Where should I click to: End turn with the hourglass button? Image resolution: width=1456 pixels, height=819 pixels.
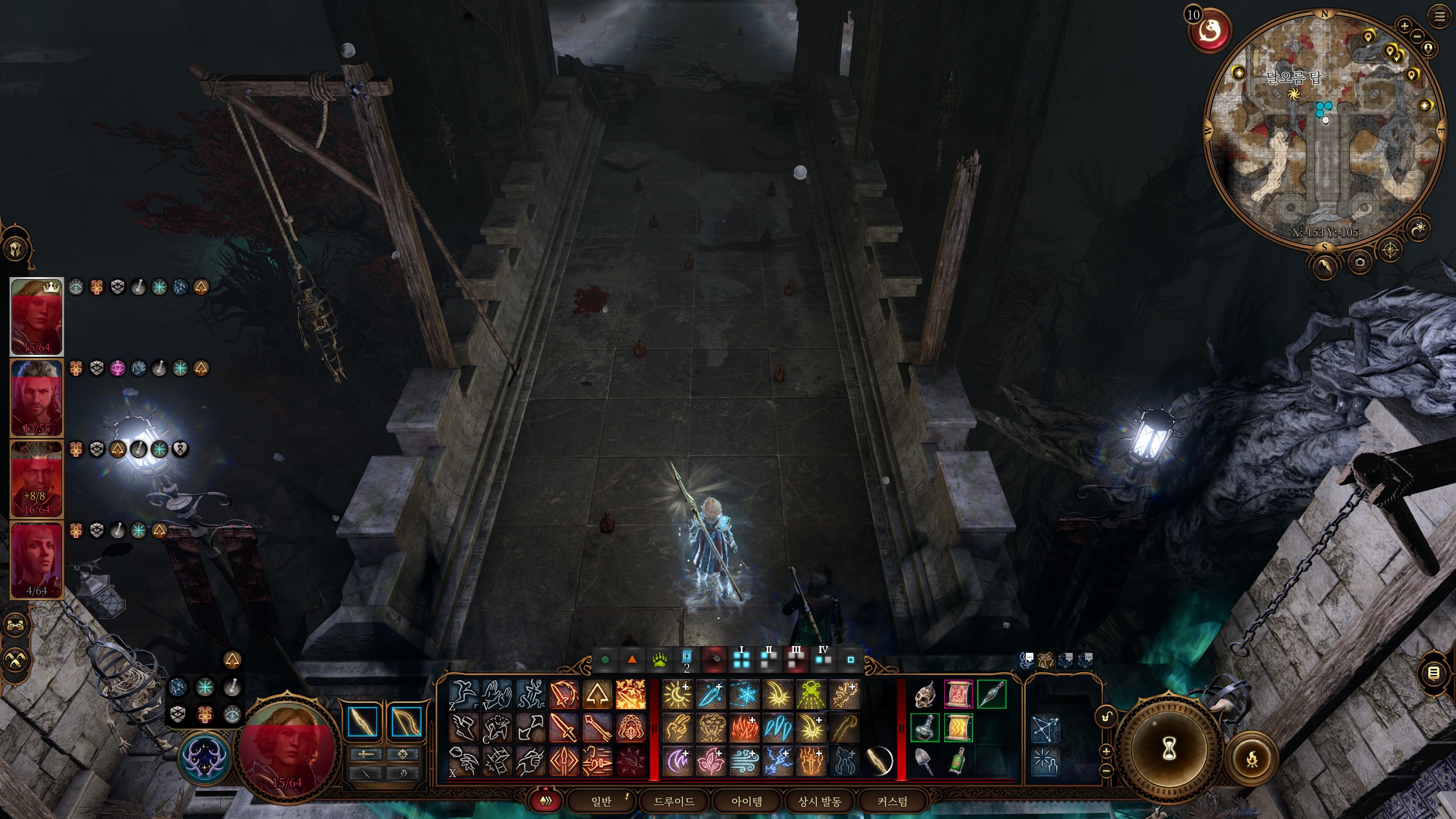[1169, 748]
